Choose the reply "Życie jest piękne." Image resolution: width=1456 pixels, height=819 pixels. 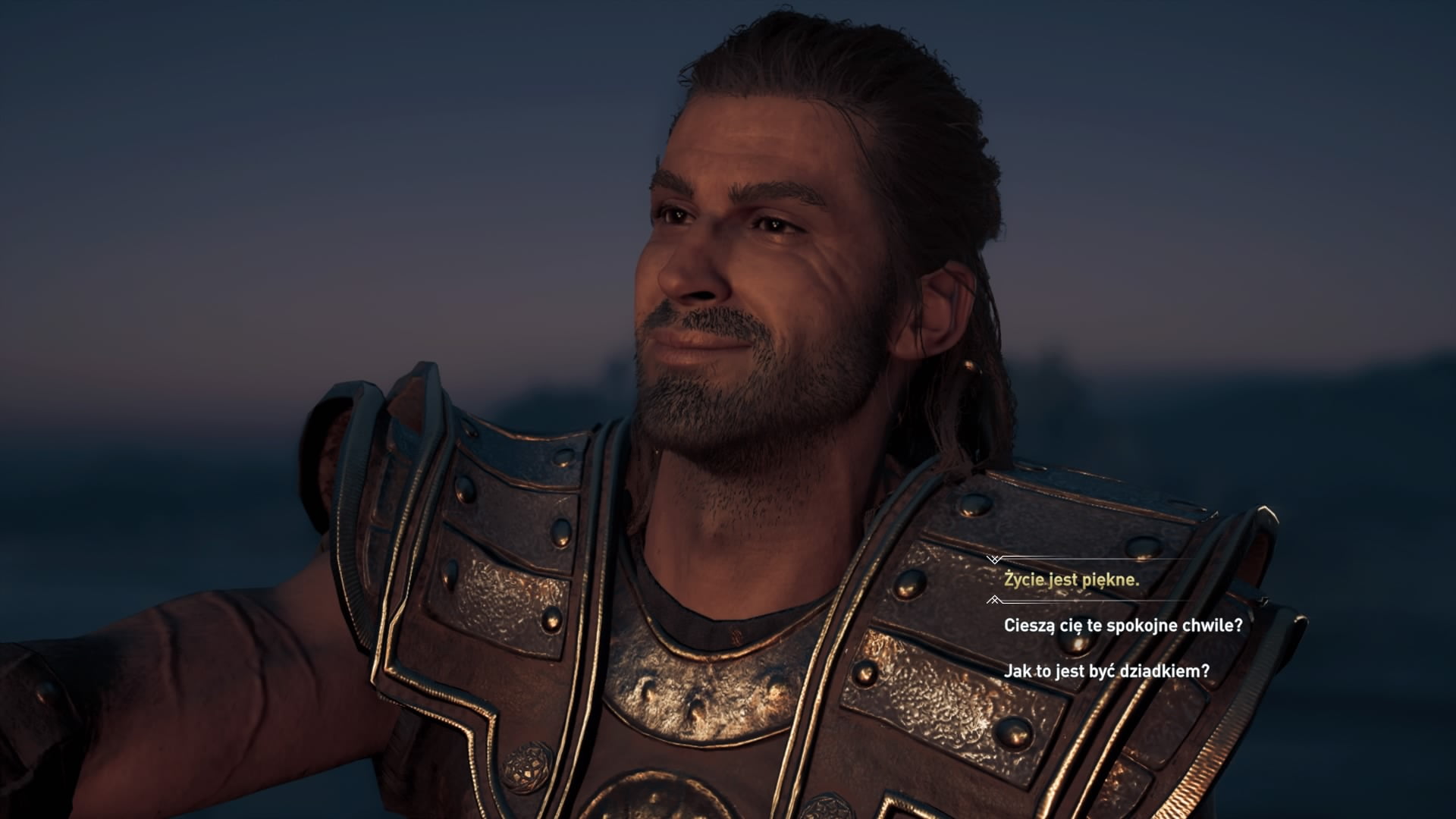[1072, 581]
